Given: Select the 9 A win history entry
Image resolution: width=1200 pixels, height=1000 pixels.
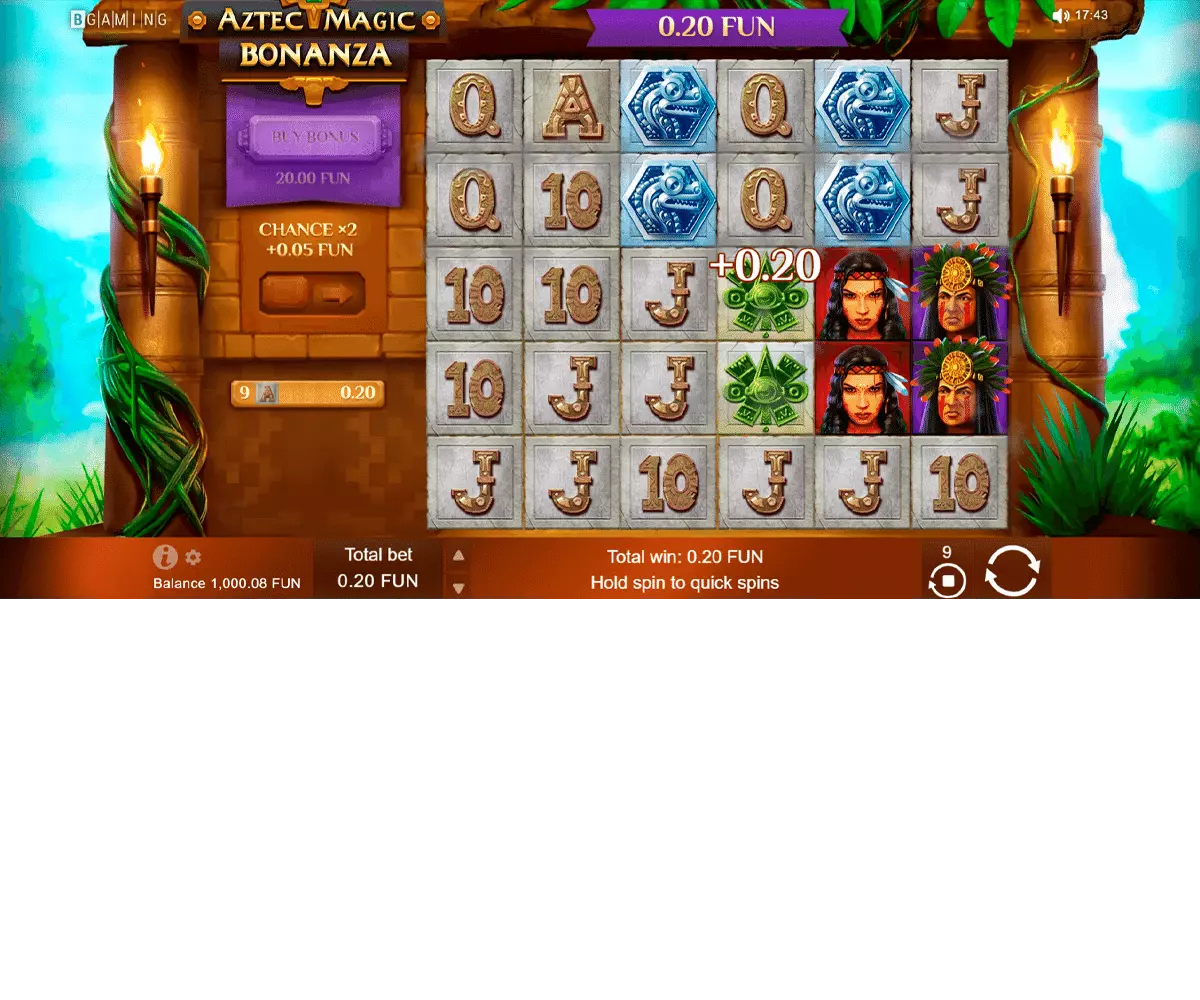Looking at the screenshot, I should 307,393.
